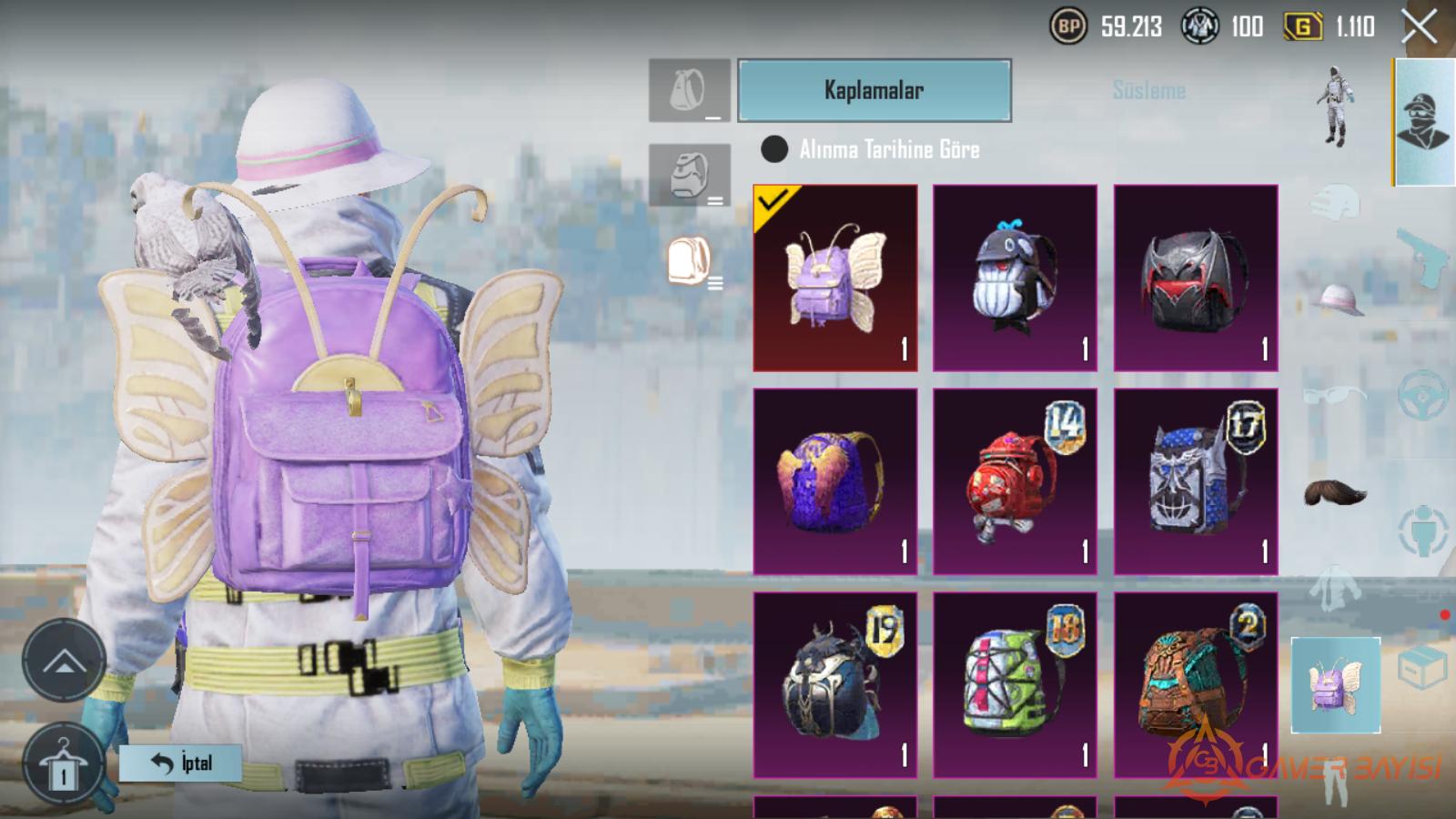
Task: Switch to the Kaplamalar tab
Action: 874,90
